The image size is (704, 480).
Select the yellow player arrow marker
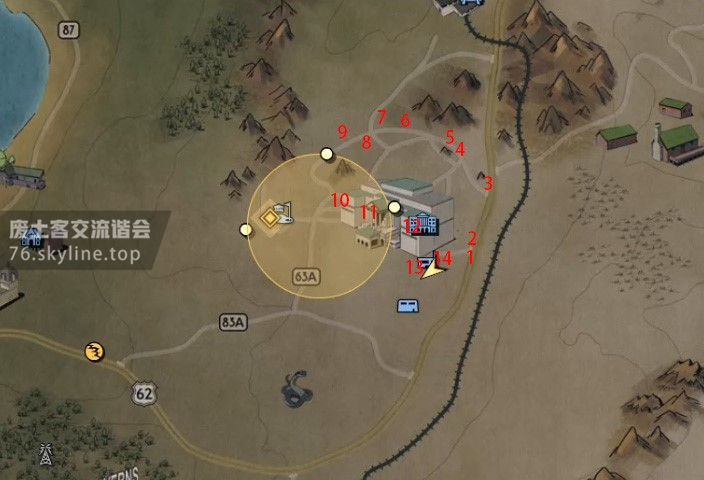coord(434,269)
